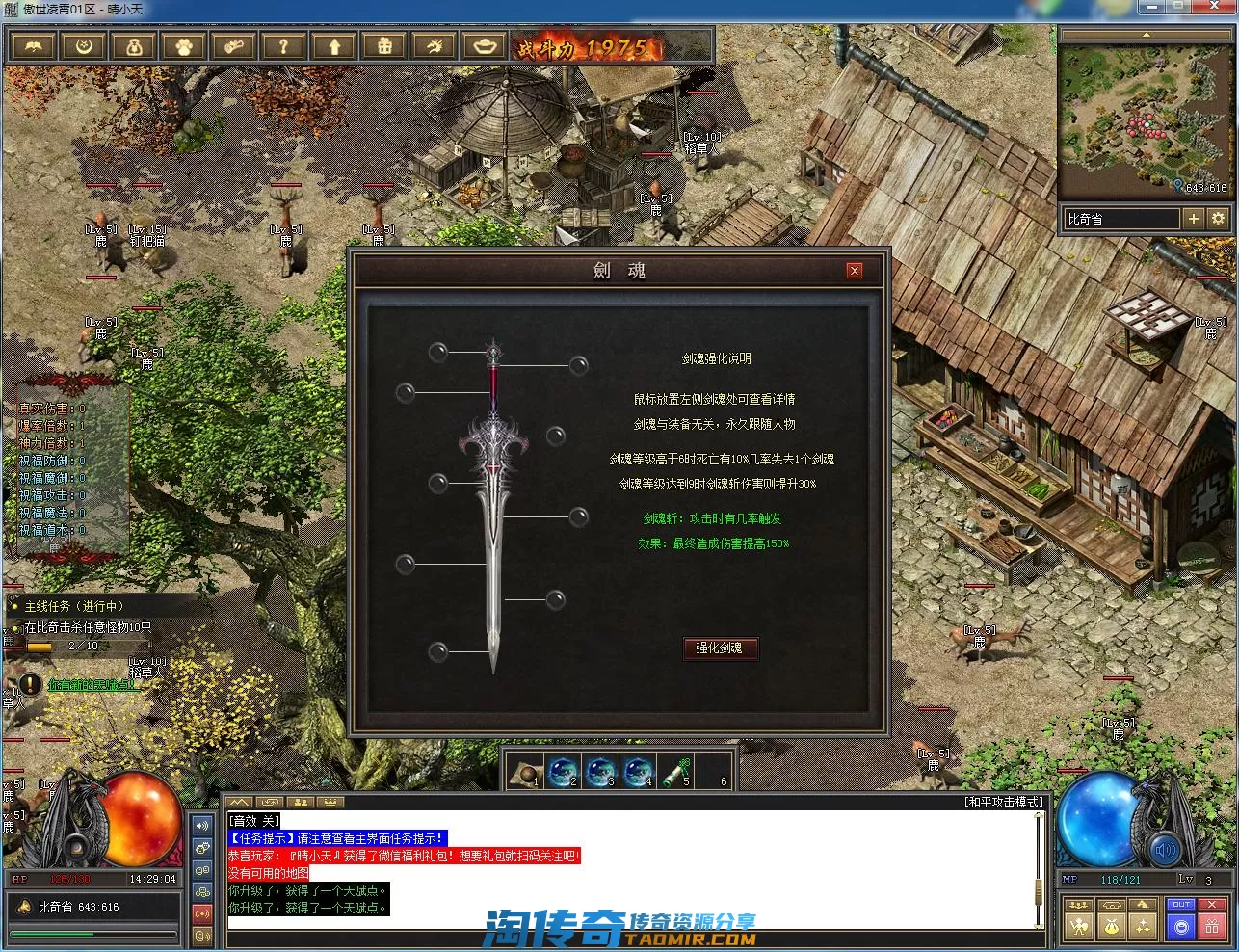Open the gear settings button below minimap
Screen dimensions: 1239x952
[x=1218, y=219]
